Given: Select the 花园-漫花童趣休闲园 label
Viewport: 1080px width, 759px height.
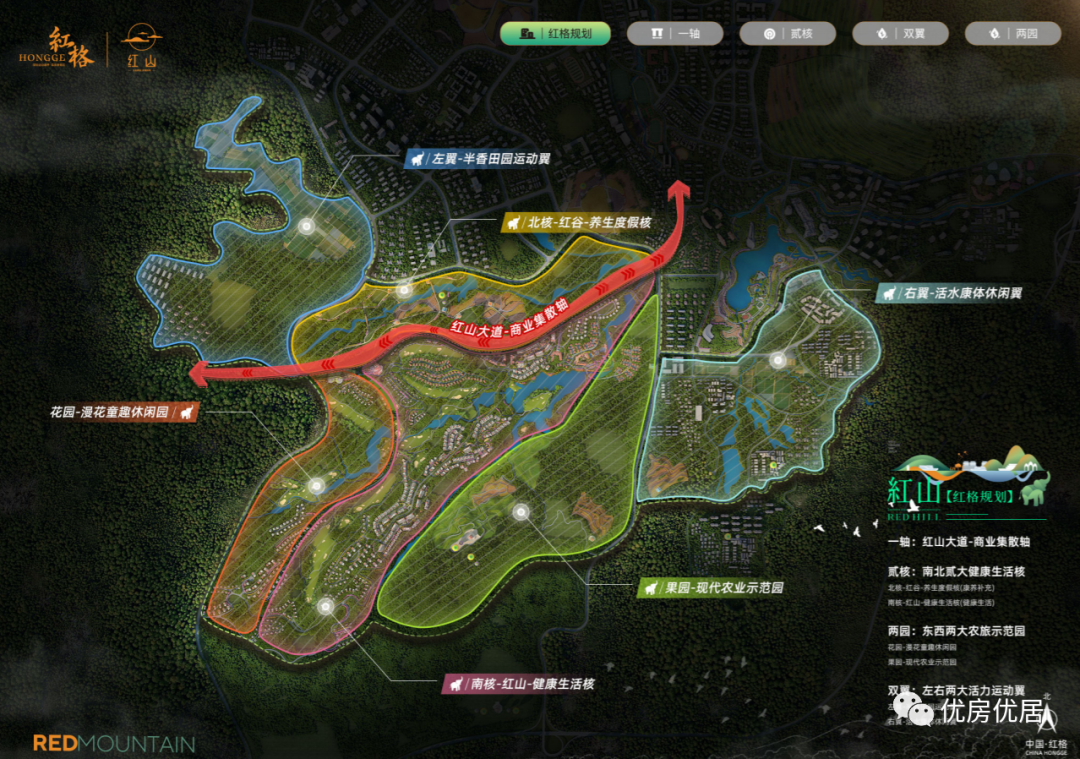Looking at the screenshot, I should pos(122,412).
